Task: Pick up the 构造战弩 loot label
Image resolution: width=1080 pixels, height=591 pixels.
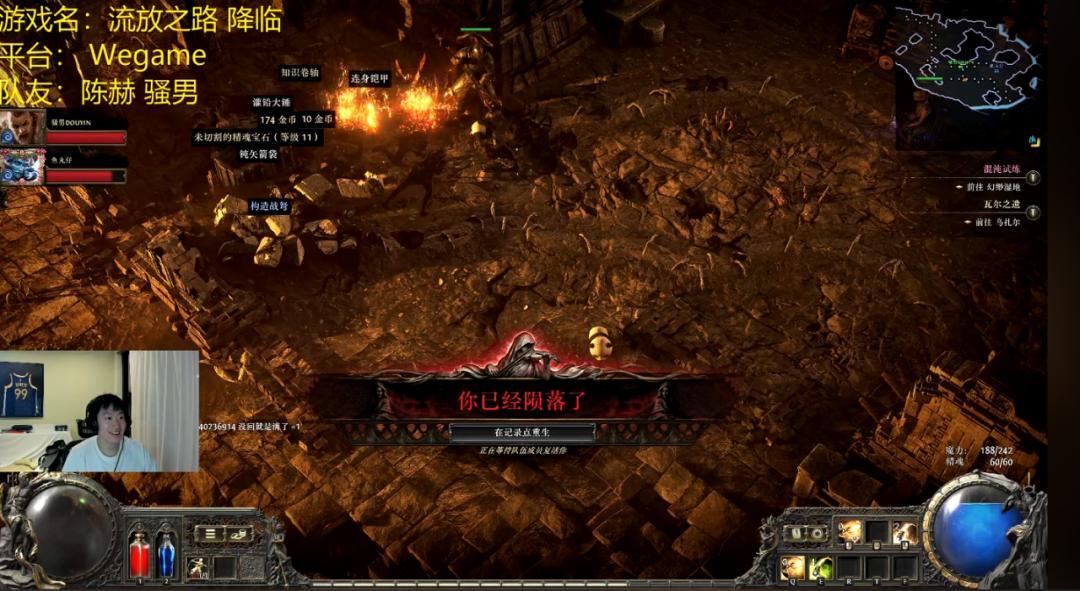Action: [x=269, y=206]
